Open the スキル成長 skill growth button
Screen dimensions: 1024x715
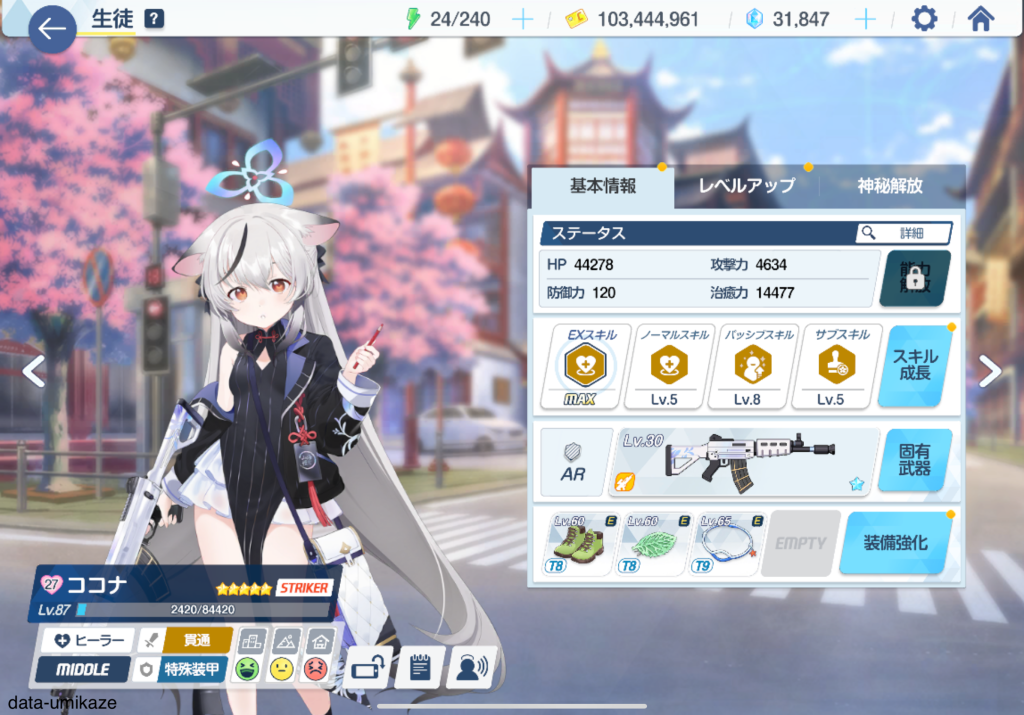click(x=915, y=366)
